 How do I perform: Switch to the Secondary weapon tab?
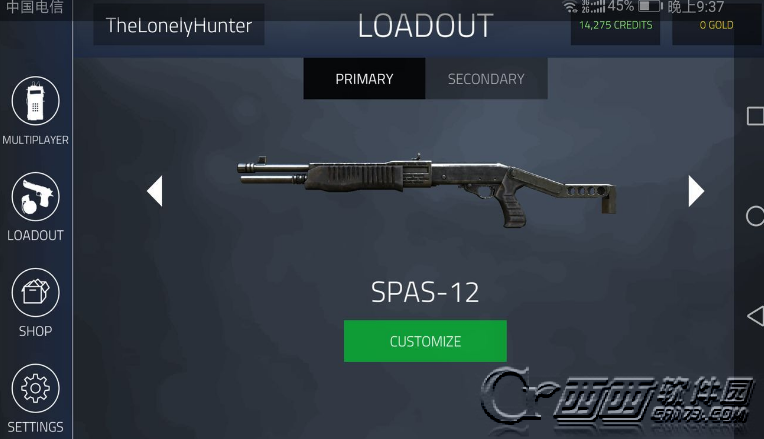pyautogui.click(x=485, y=79)
